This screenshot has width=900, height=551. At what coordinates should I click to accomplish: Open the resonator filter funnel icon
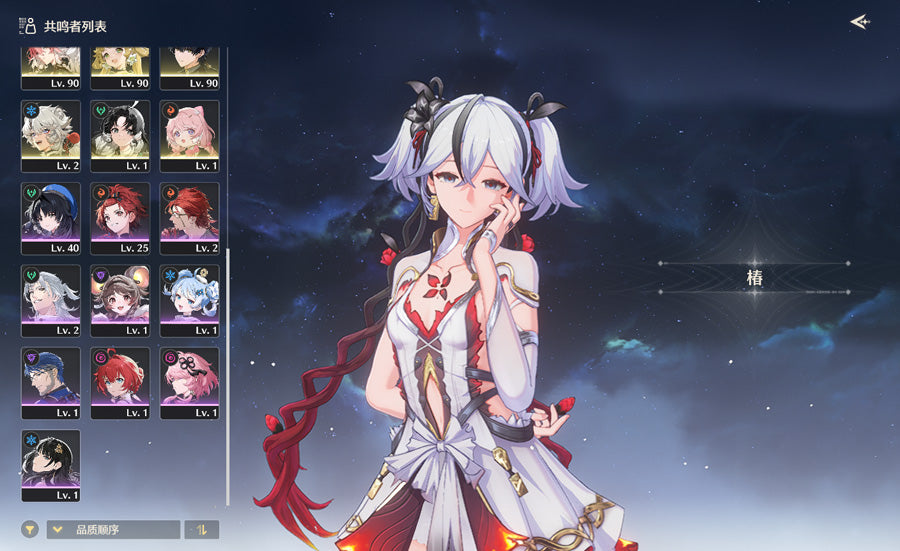[x=30, y=529]
